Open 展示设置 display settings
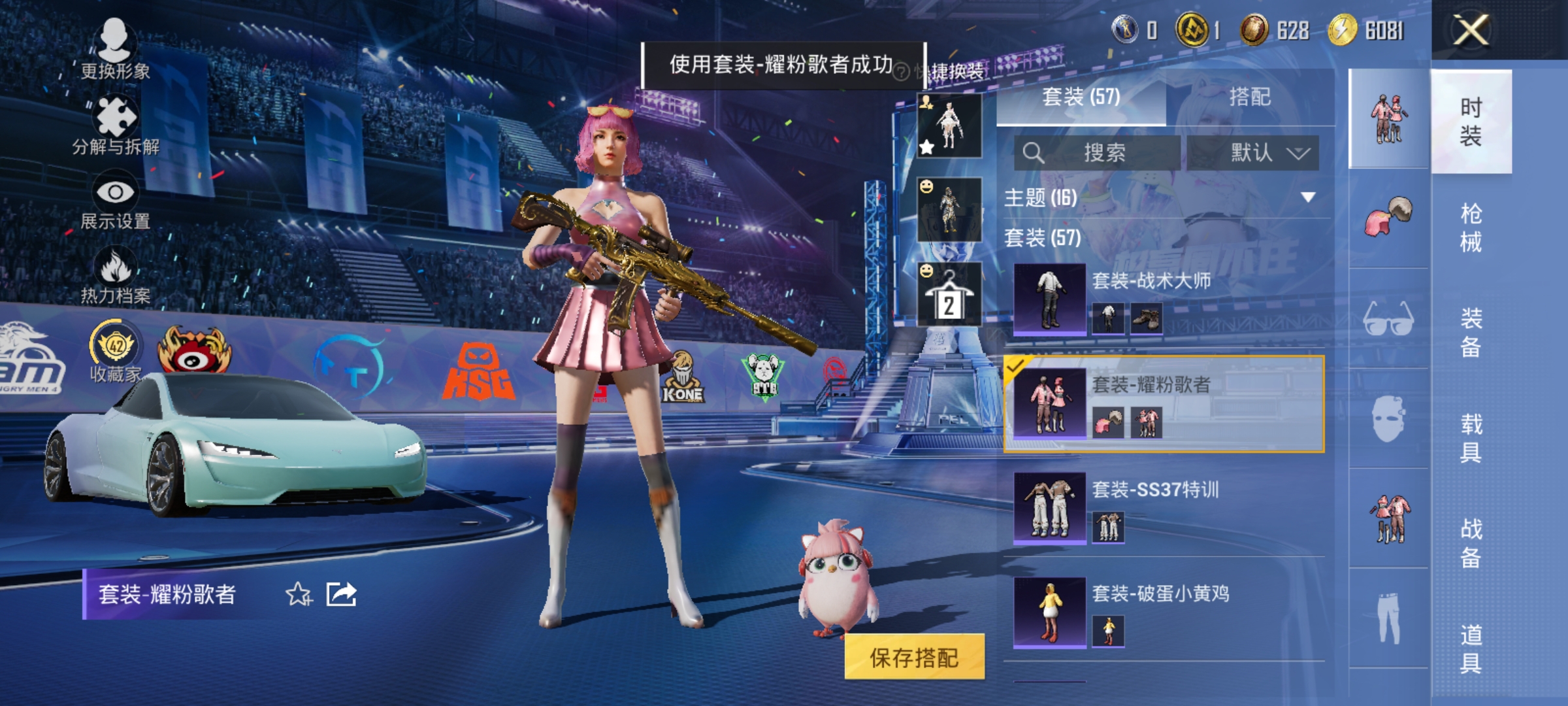Image resolution: width=1568 pixels, height=706 pixels. (x=116, y=200)
